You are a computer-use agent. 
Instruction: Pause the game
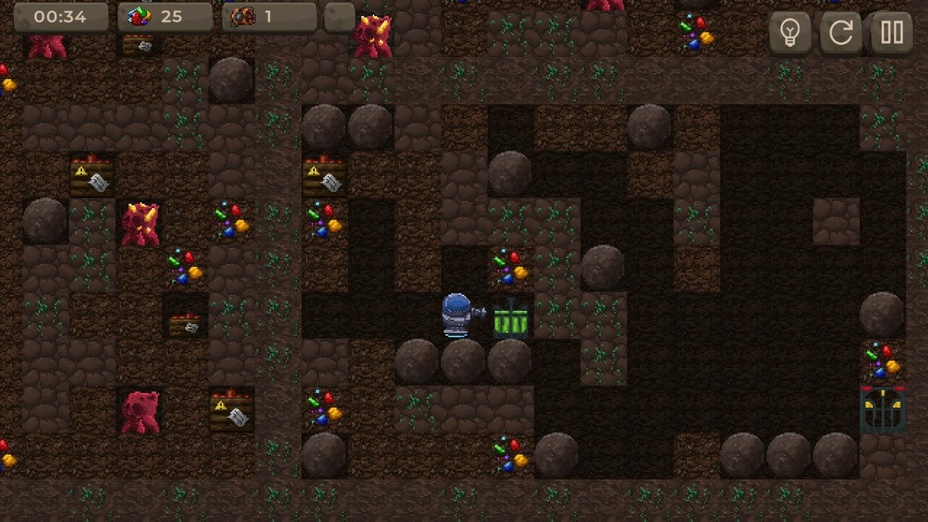click(x=891, y=33)
